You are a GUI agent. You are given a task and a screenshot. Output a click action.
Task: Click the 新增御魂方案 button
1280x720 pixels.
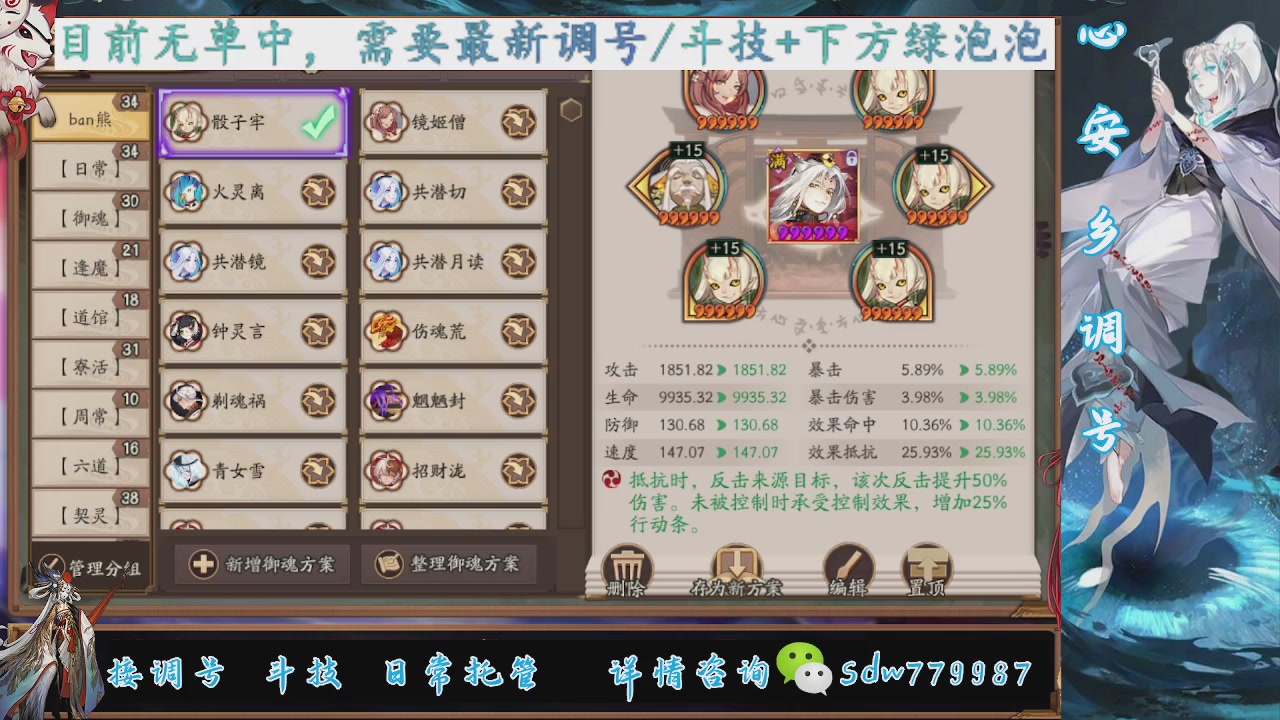click(x=260, y=565)
